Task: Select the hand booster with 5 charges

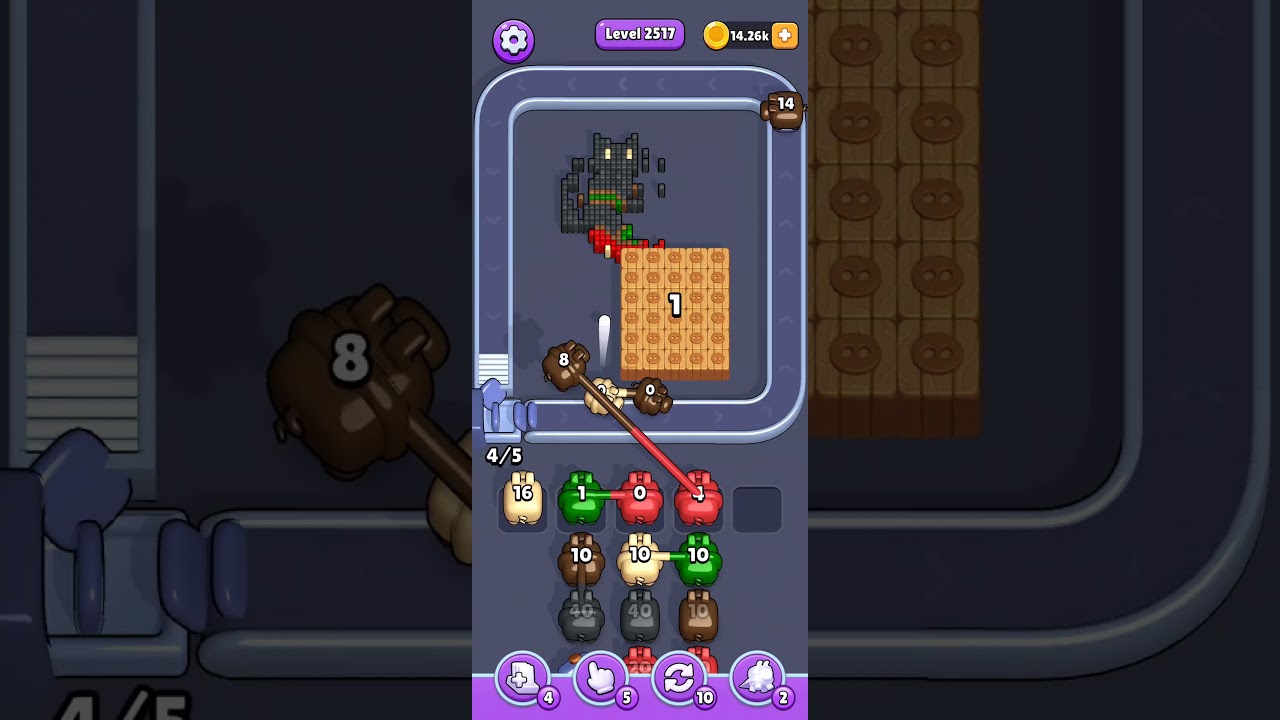Action: pyautogui.click(x=601, y=677)
